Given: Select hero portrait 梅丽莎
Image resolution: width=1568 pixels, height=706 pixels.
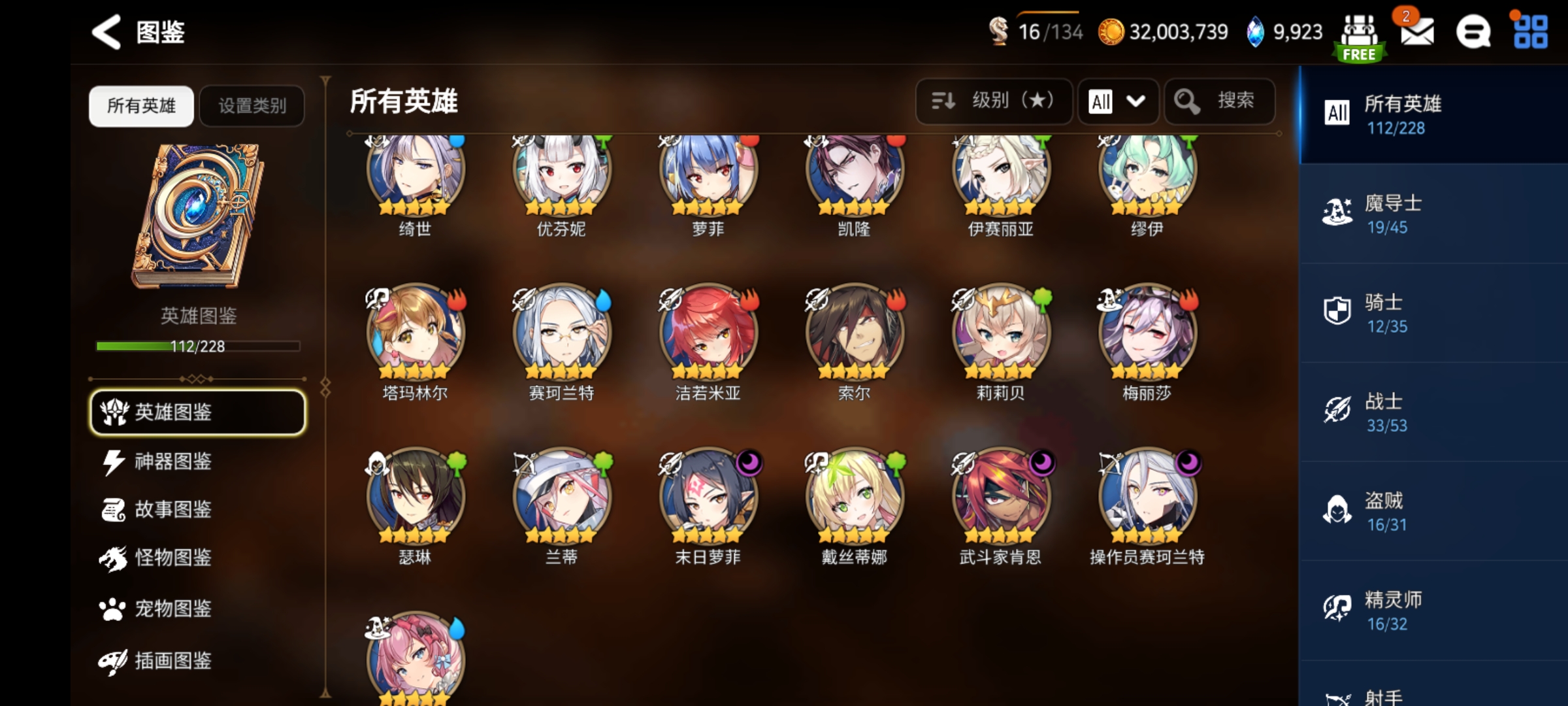Looking at the screenshot, I should [x=1147, y=333].
